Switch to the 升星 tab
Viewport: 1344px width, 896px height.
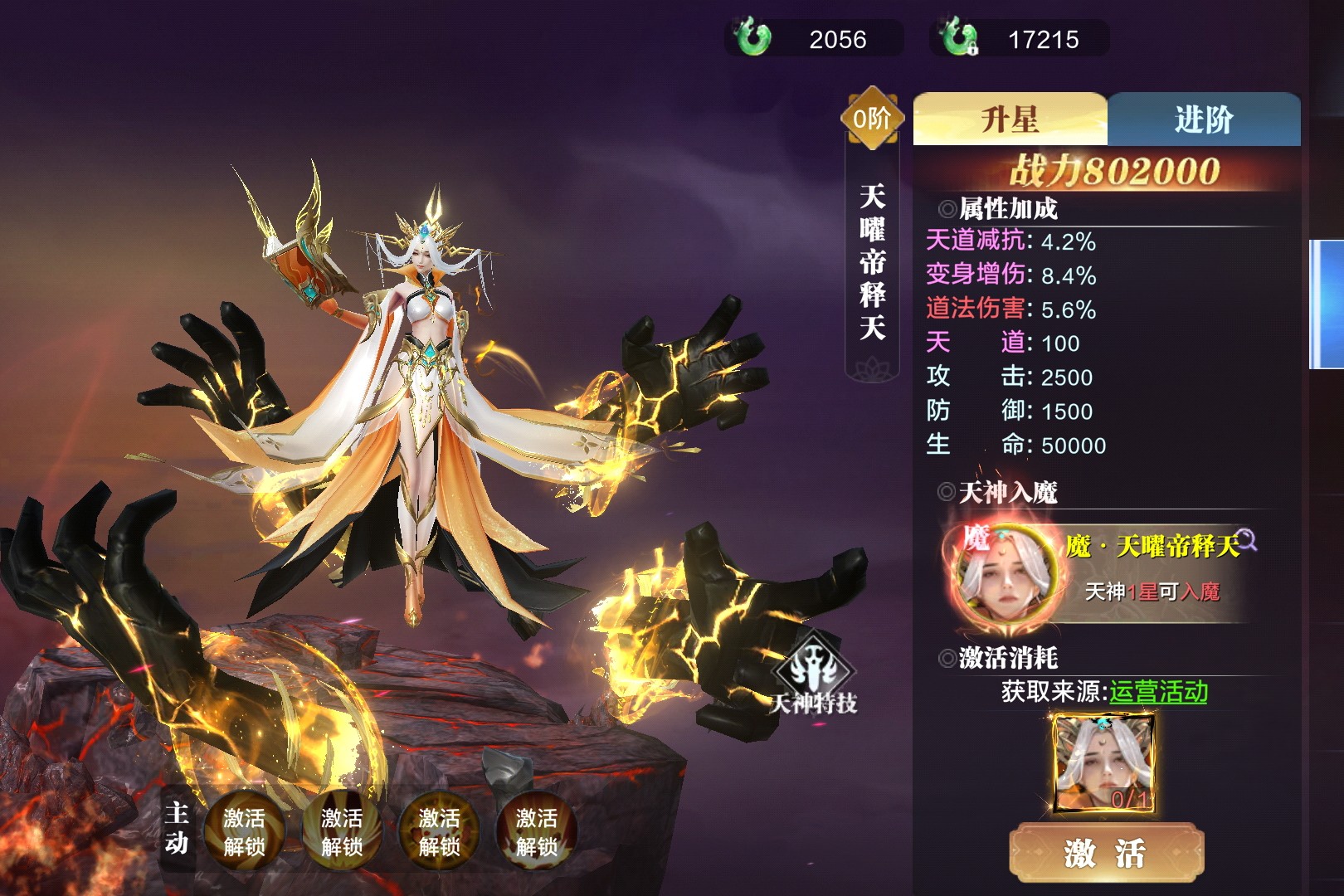[1010, 119]
